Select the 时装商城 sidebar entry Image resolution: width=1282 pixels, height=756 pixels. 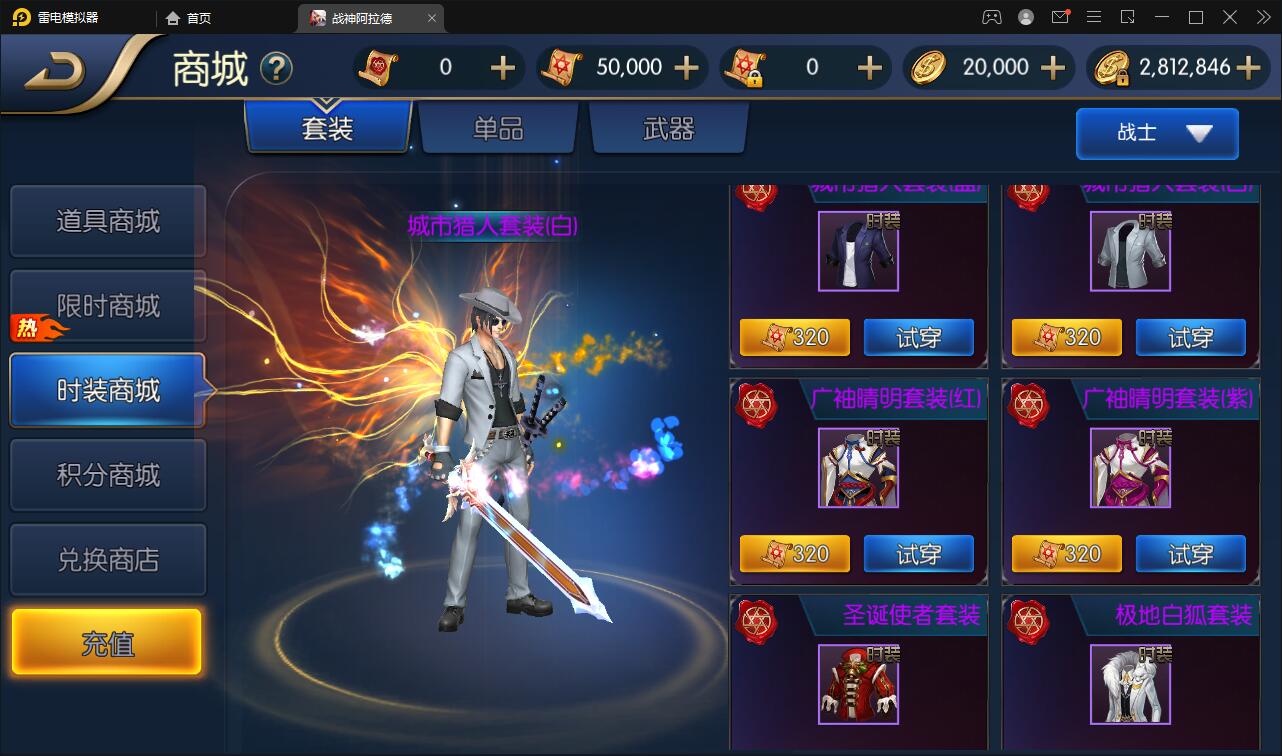107,390
